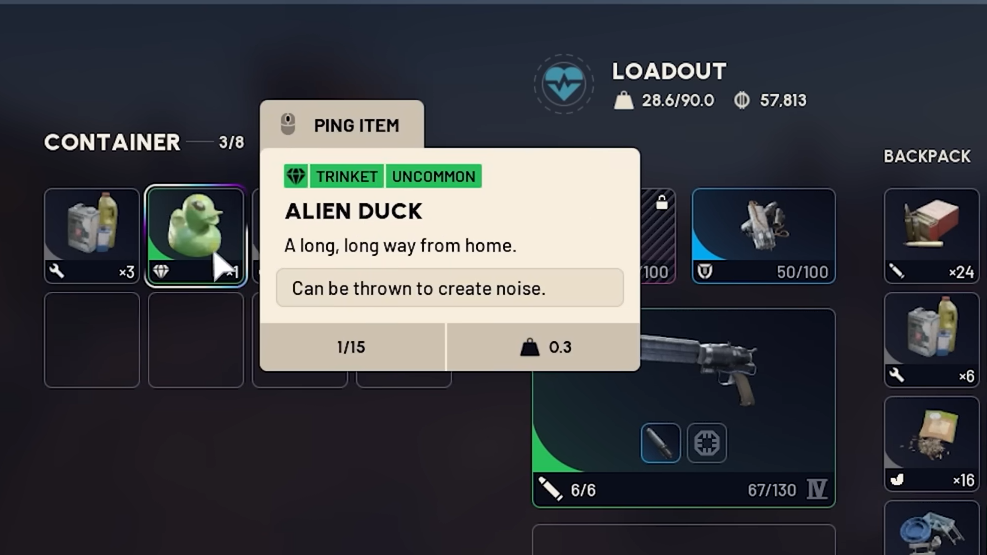Select the backpack chemicals stack of 6

931,339
